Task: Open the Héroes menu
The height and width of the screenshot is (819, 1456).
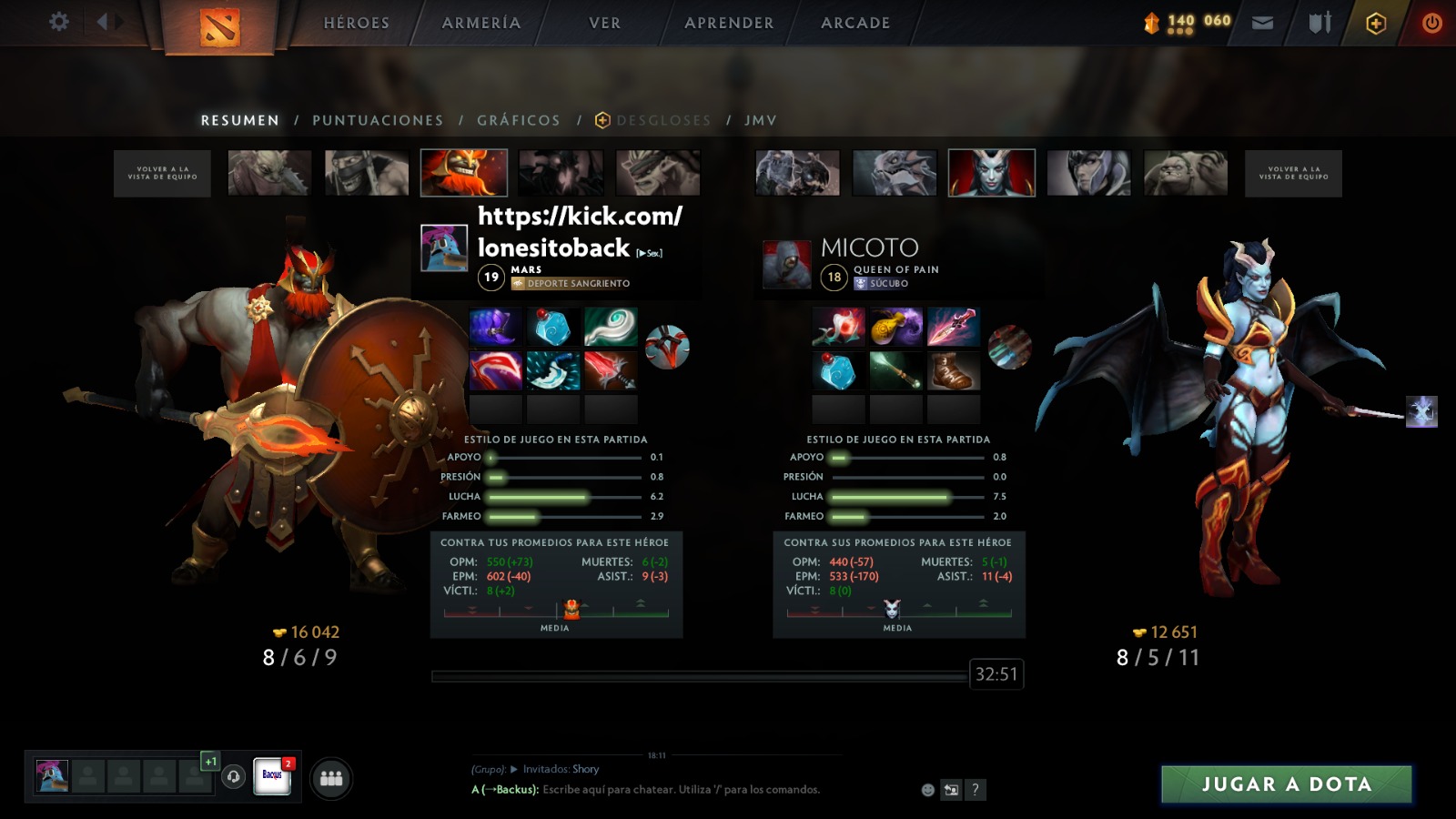Action: [x=356, y=23]
